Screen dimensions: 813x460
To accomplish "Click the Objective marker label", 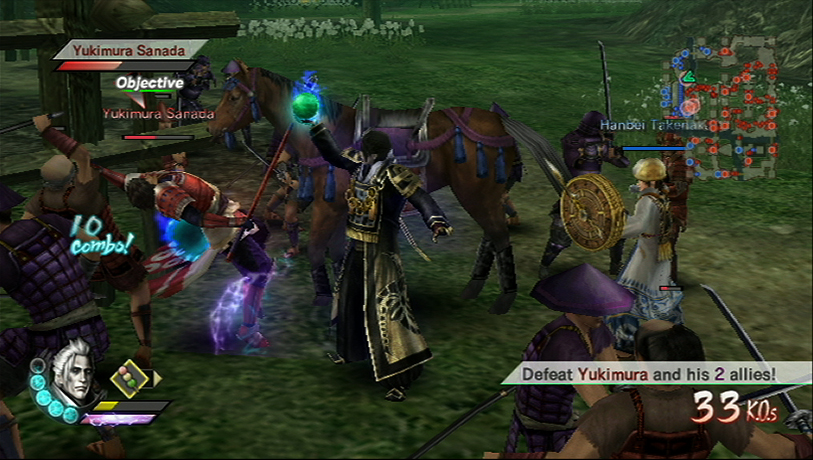I will pos(149,83).
